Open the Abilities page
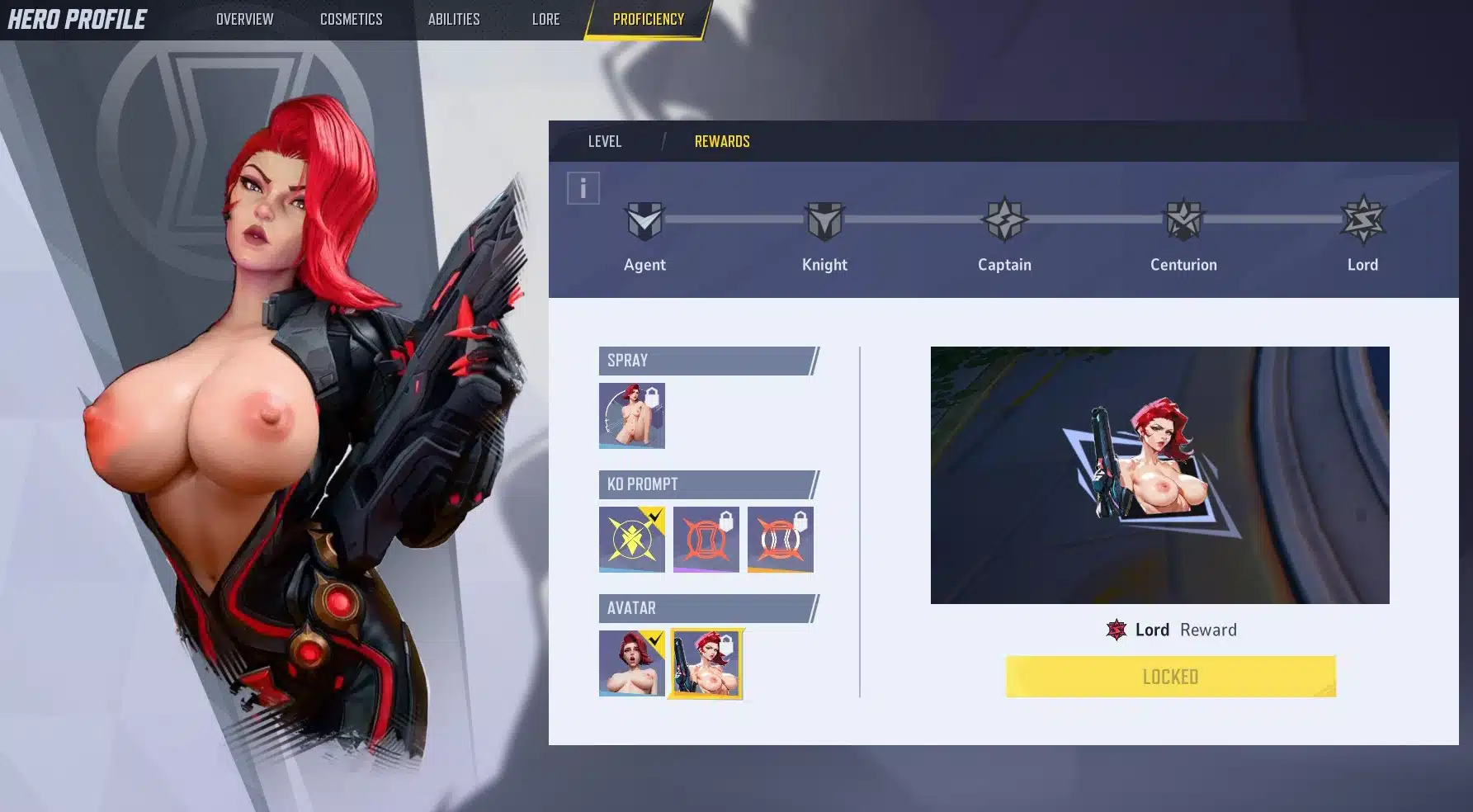This screenshot has height=812, width=1473. point(454,18)
